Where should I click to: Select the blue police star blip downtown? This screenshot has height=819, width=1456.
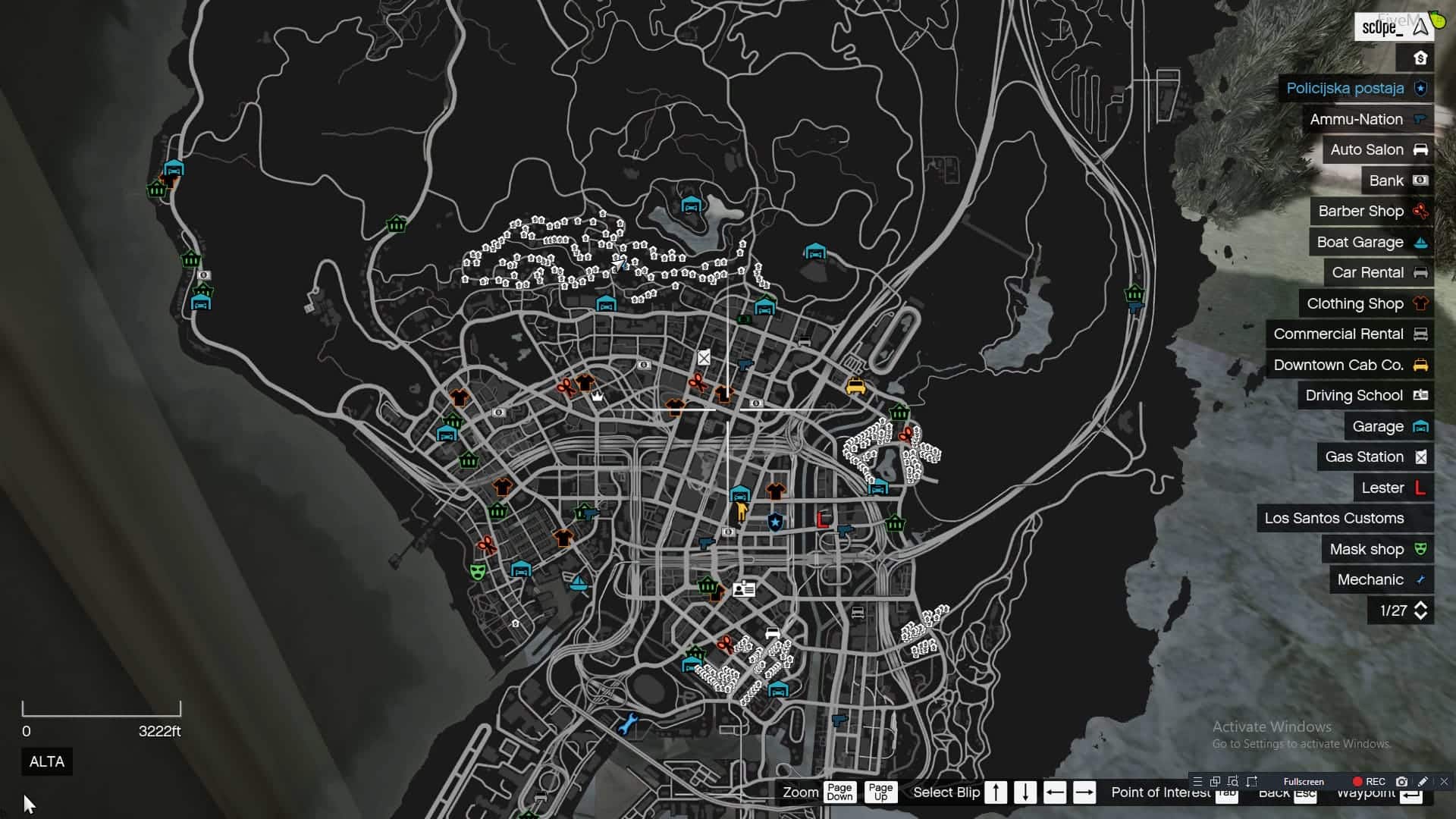point(775,520)
